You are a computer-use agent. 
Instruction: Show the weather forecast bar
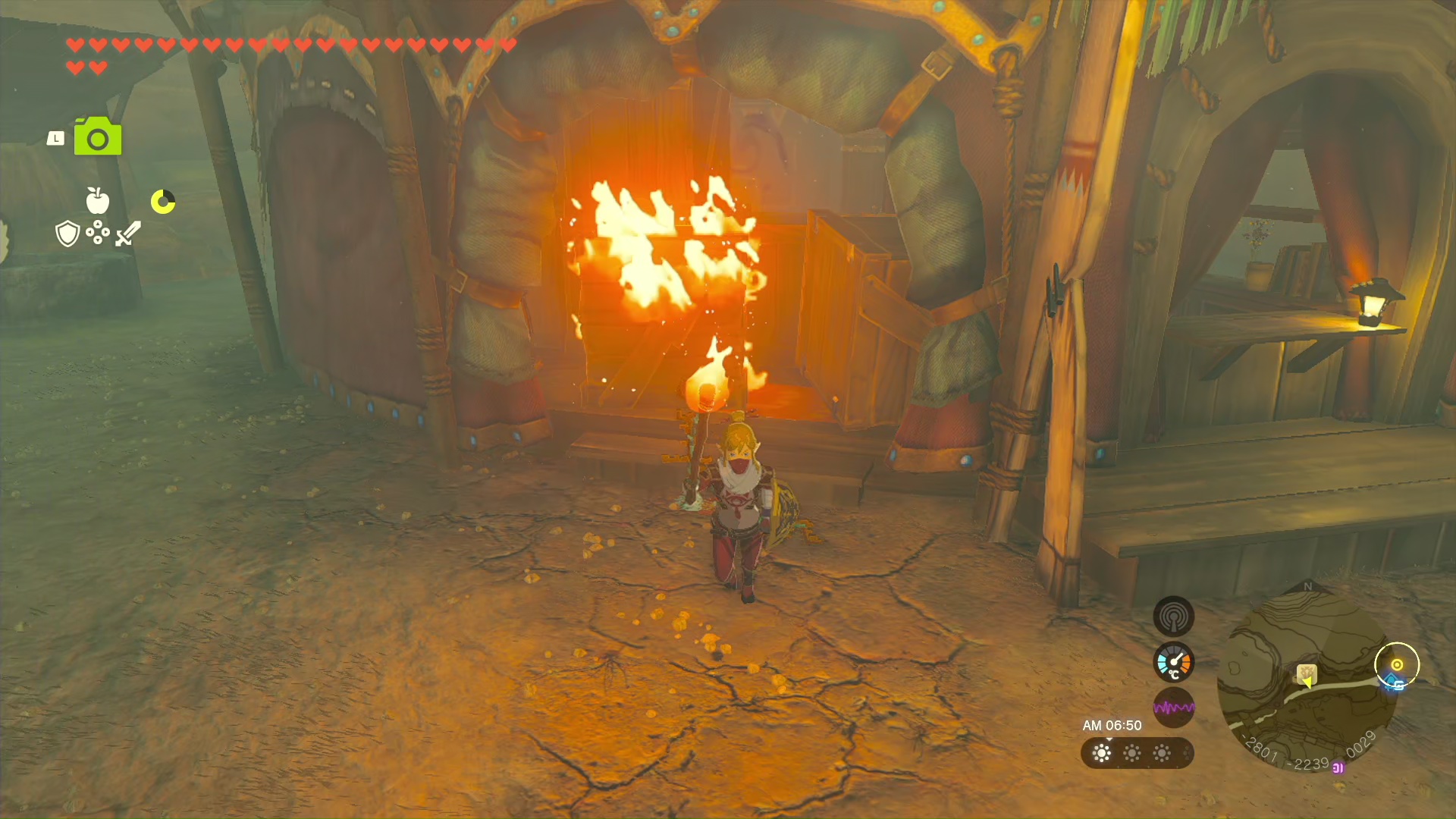[x=1137, y=753]
